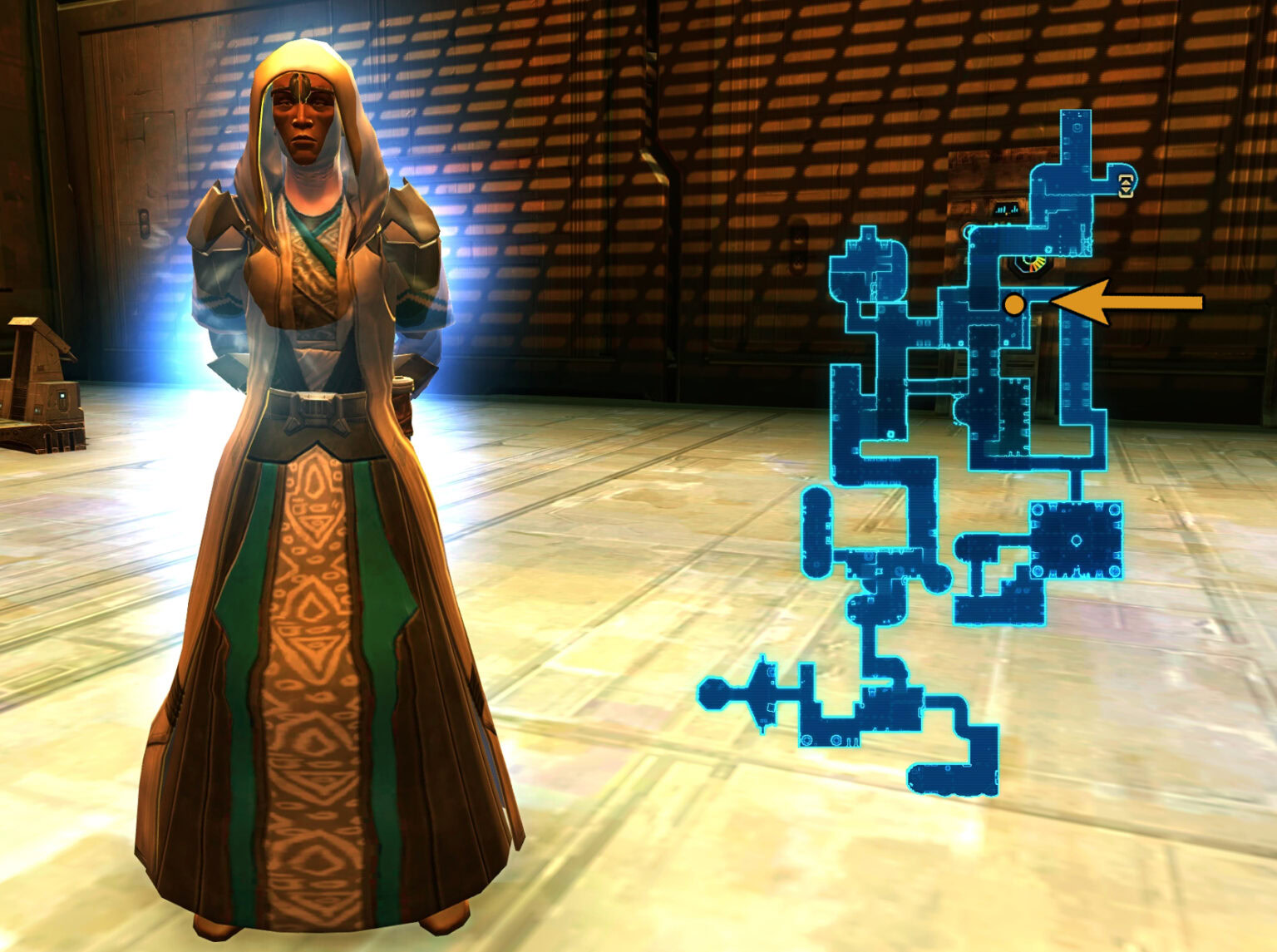Click the rainbow compass marker on the holomap
Image resolution: width=1277 pixels, height=952 pixels.
(1031, 264)
